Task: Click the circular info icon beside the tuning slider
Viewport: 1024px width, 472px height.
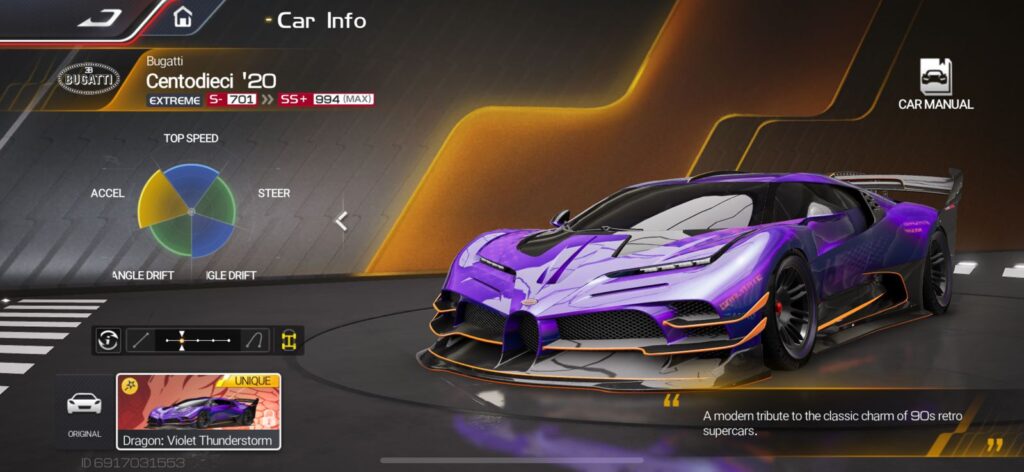Action: [x=108, y=340]
